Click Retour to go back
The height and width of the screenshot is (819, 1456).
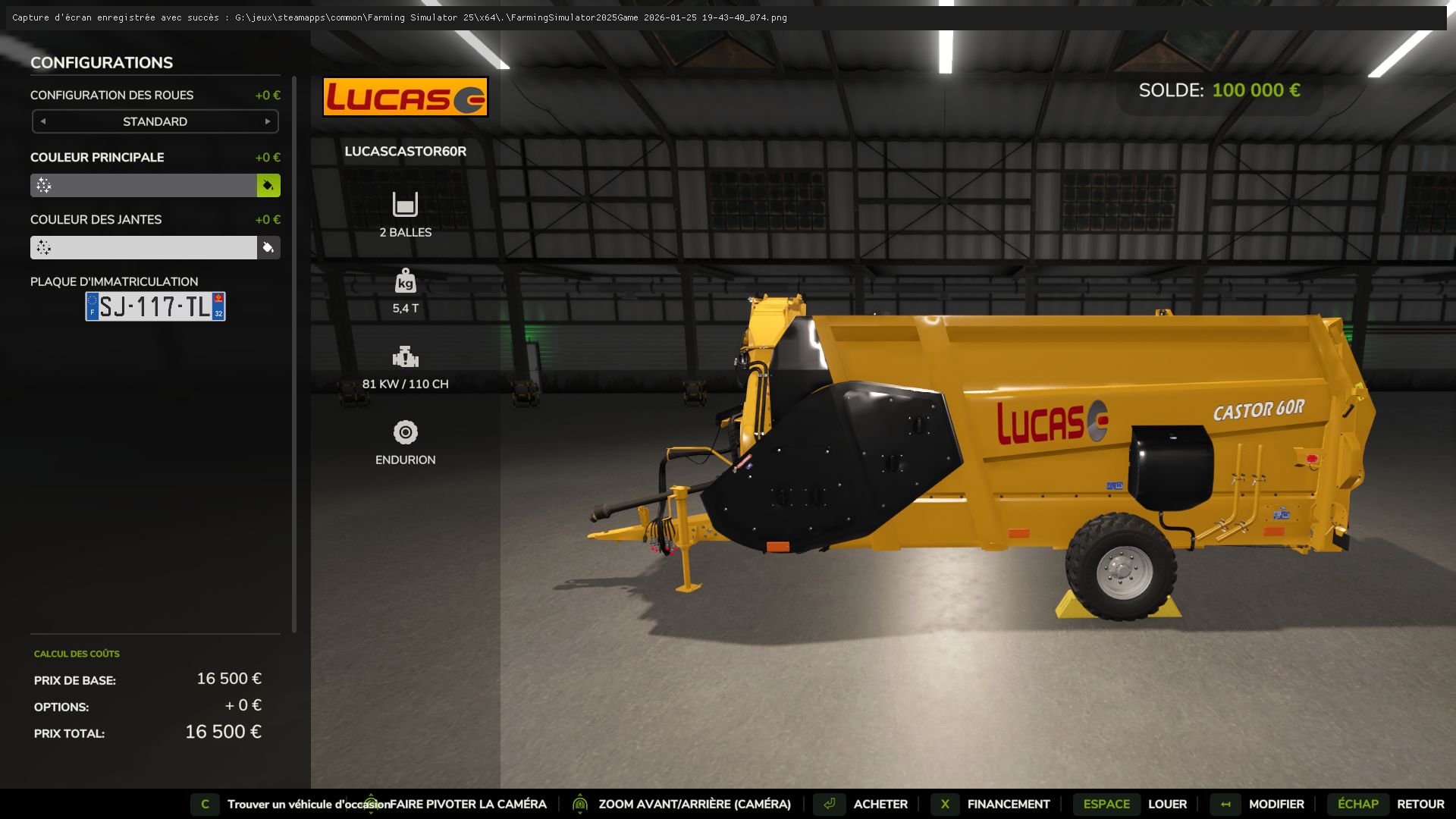1420,804
